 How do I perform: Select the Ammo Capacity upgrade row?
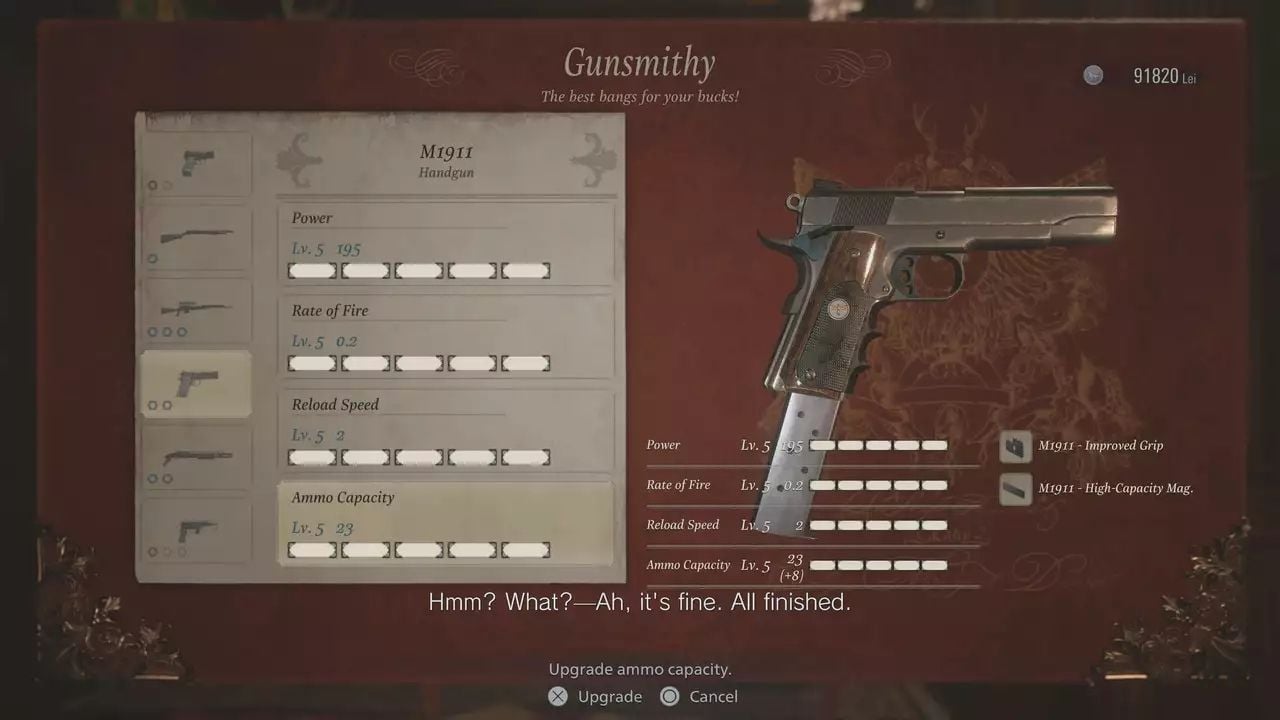[445, 523]
